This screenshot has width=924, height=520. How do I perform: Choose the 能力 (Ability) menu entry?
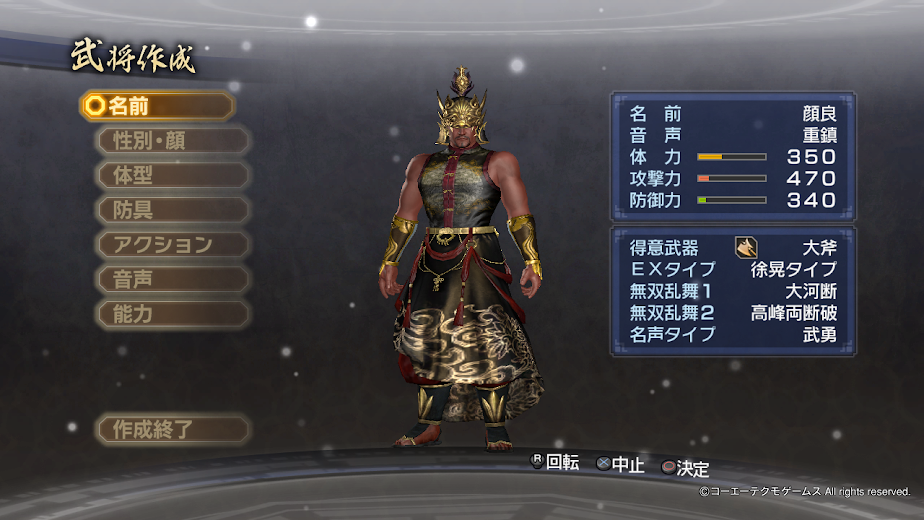point(173,314)
